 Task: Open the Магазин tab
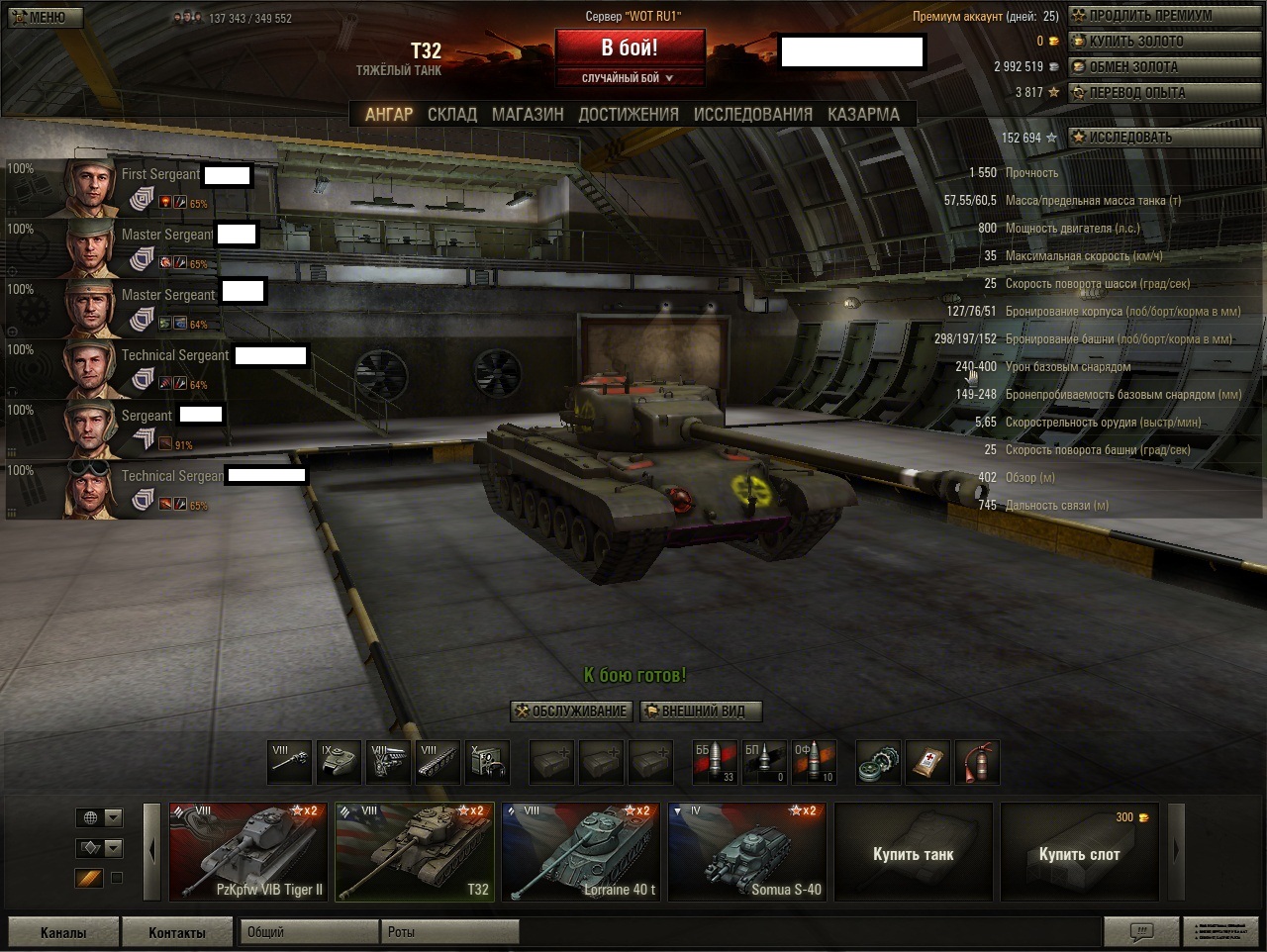528,115
